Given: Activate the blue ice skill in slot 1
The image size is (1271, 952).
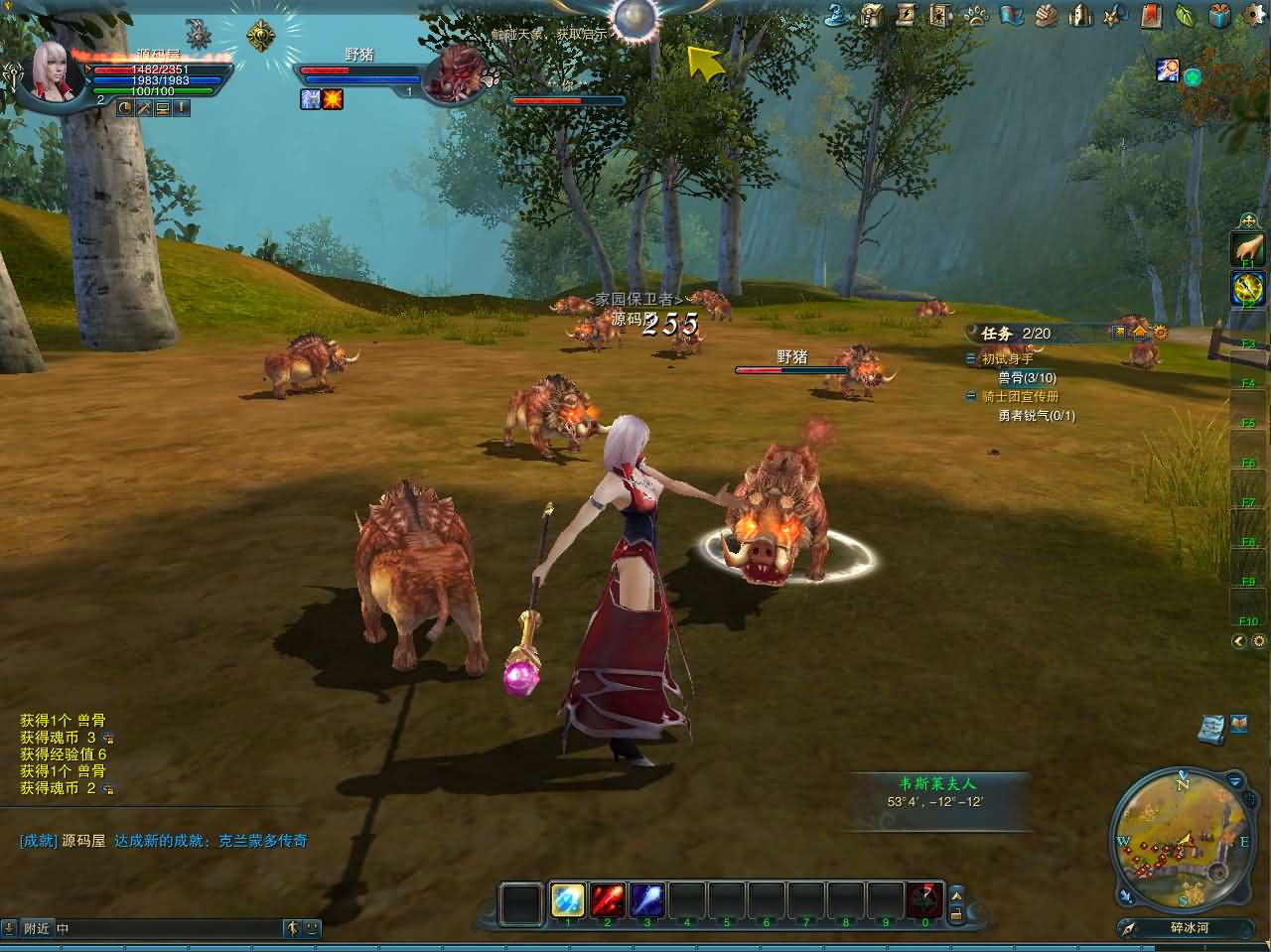Looking at the screenshot, I should (567, 899).
